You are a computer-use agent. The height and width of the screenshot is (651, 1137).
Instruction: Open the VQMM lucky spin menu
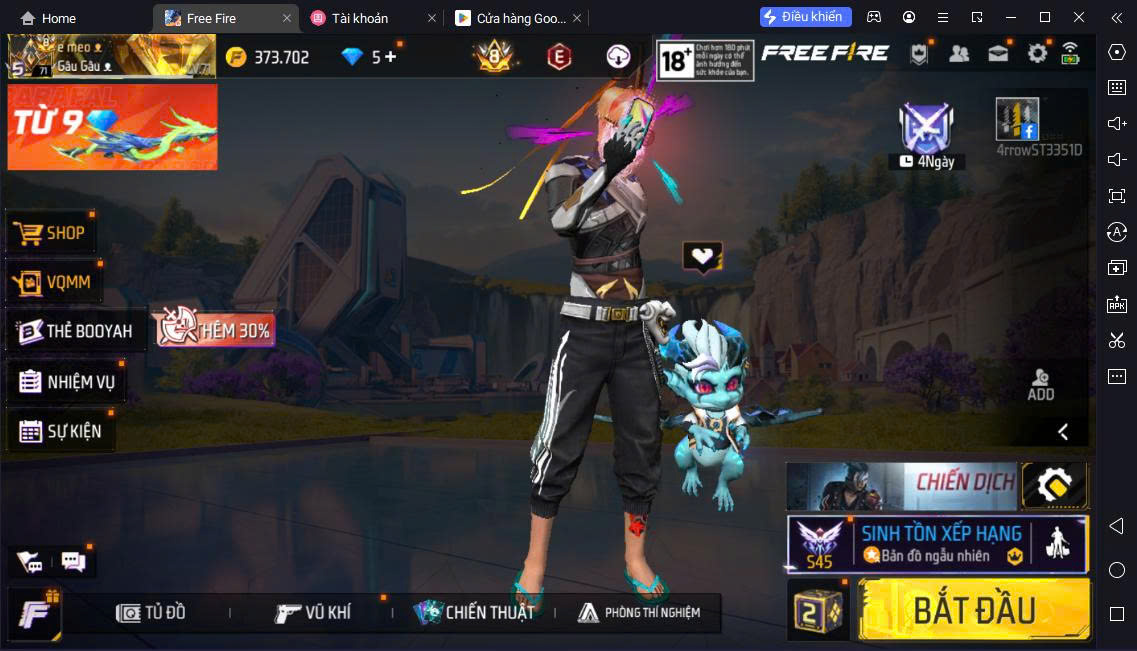point(53,282)
